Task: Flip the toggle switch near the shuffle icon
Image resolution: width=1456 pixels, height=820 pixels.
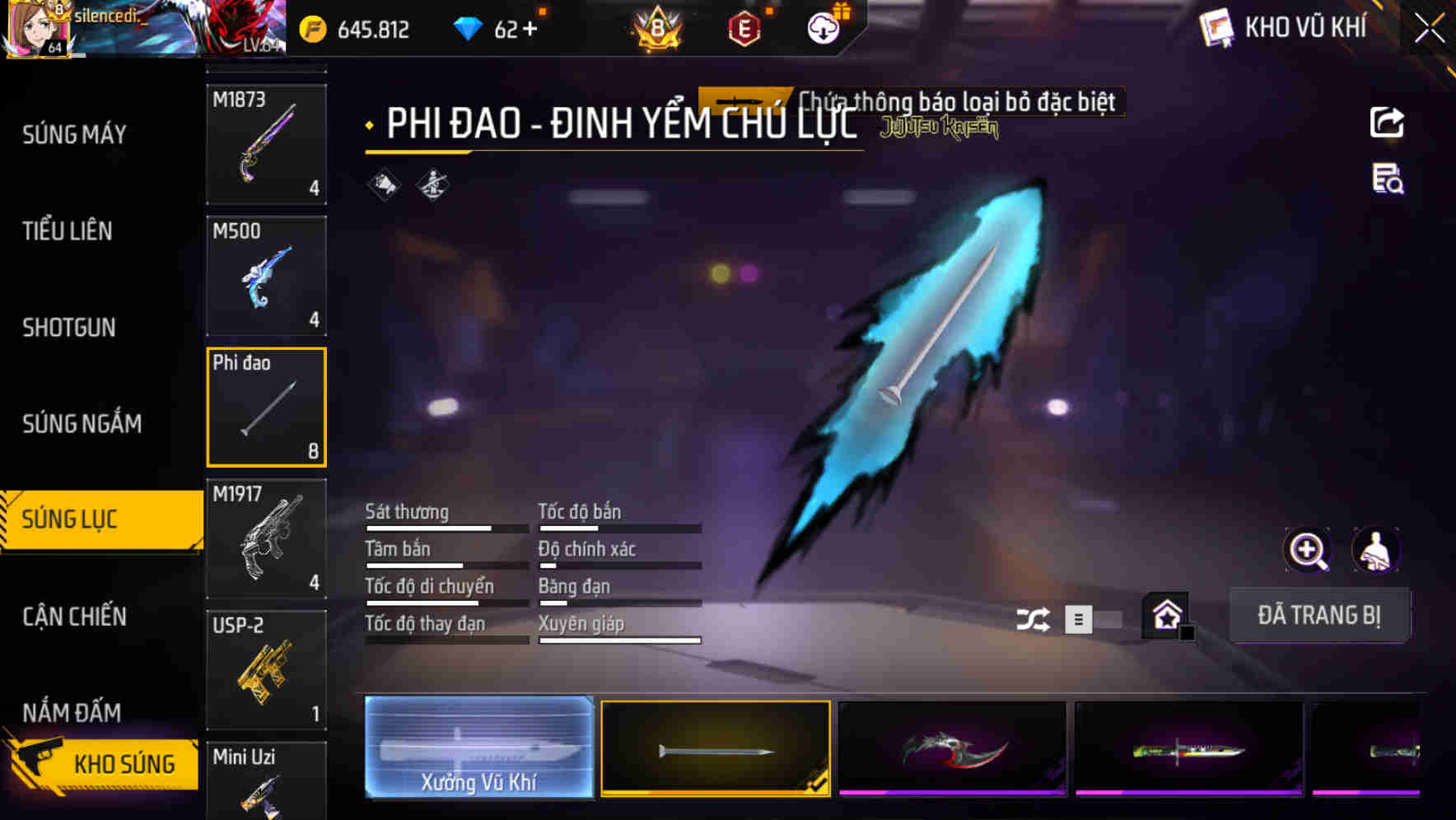Action: [1107, 618]
